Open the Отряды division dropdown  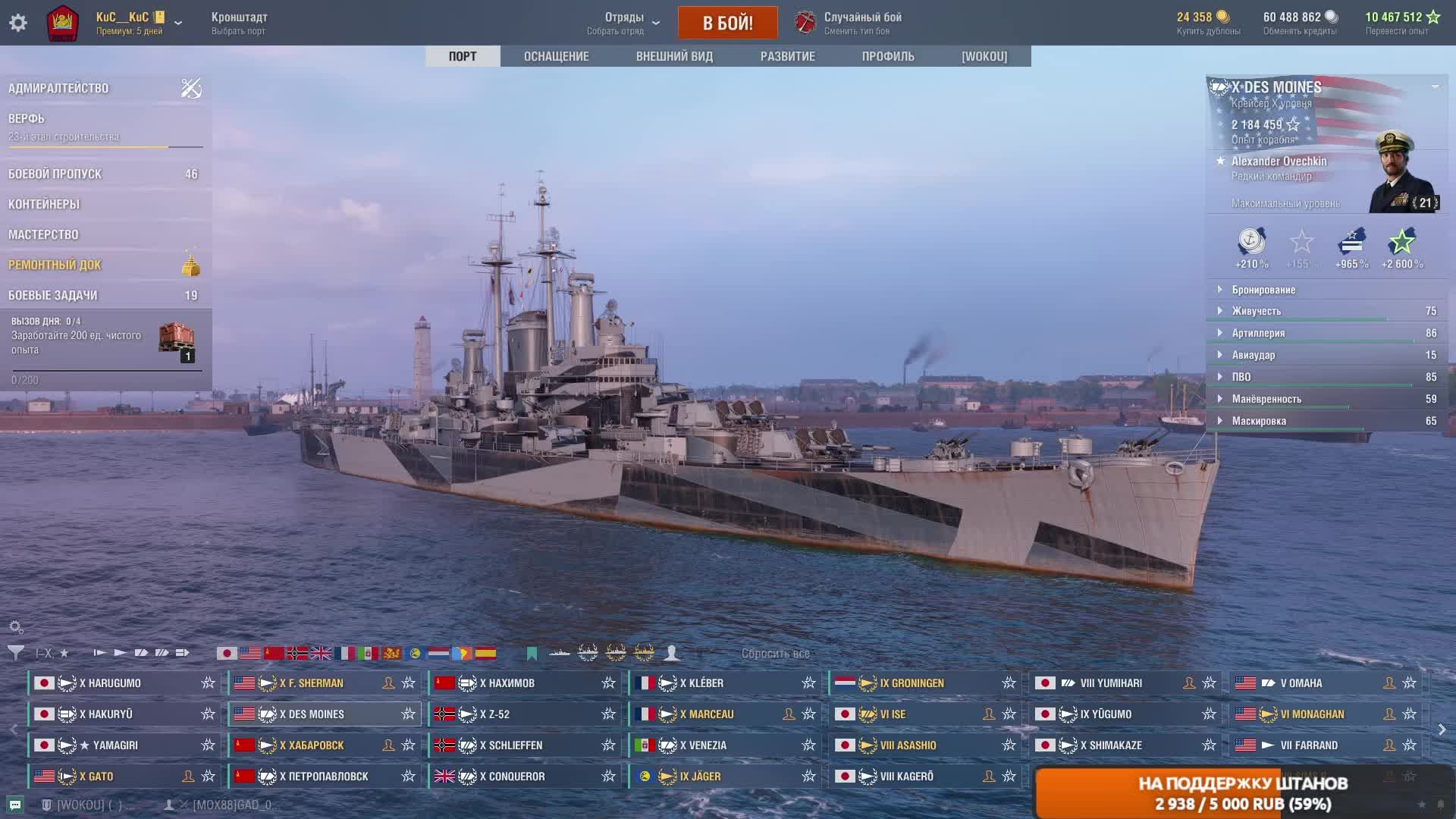click(x=624, y=23)
